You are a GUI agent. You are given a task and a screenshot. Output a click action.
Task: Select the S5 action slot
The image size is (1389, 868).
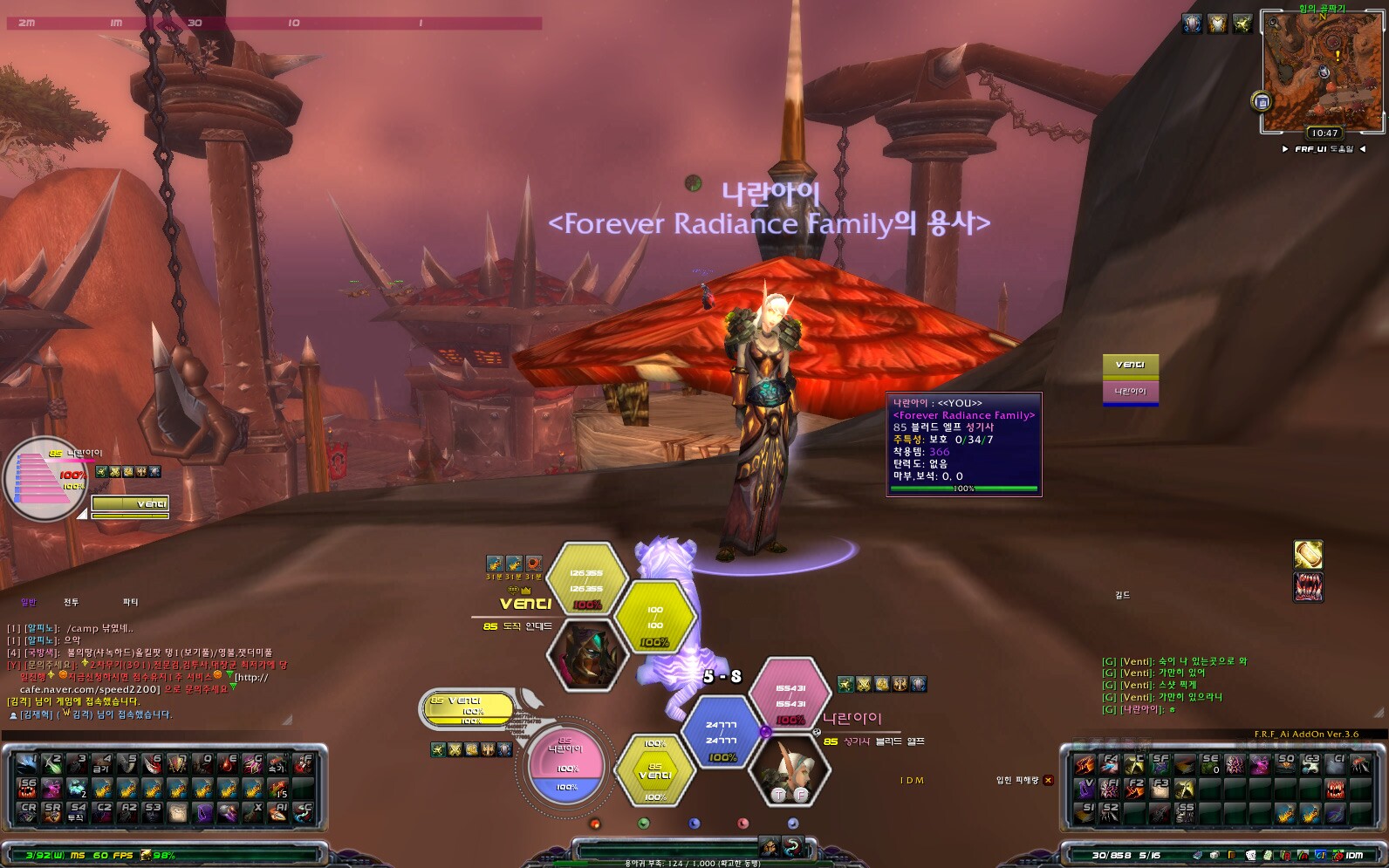[1184, 813]
